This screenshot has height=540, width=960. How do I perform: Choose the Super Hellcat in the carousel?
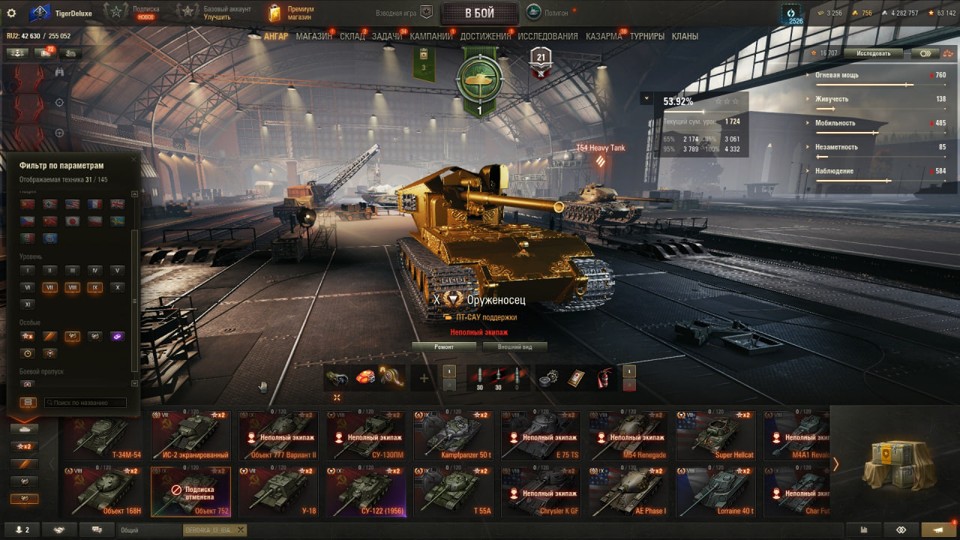(x=715, y=435)
